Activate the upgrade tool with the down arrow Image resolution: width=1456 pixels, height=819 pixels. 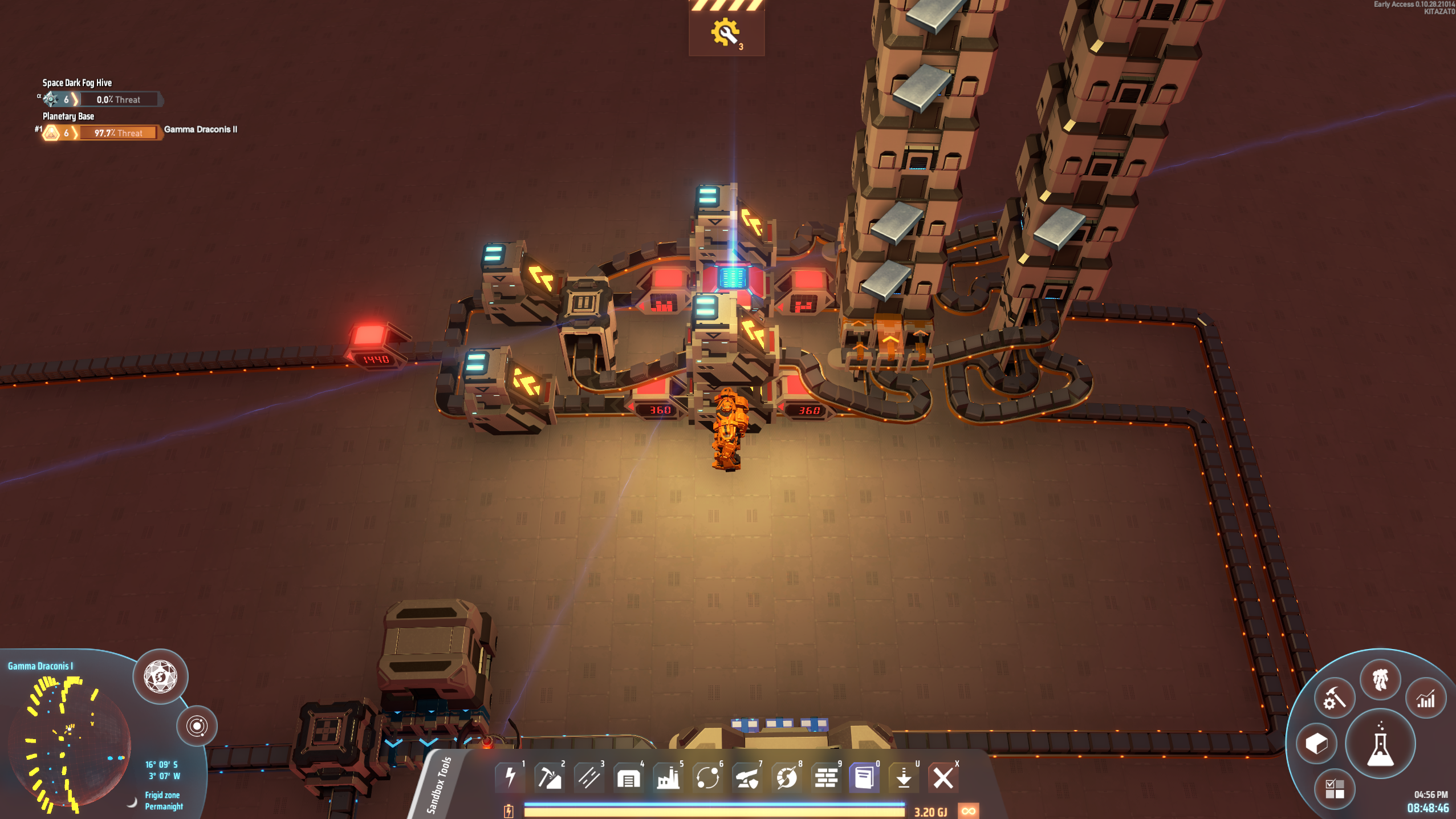coord(904,777)
